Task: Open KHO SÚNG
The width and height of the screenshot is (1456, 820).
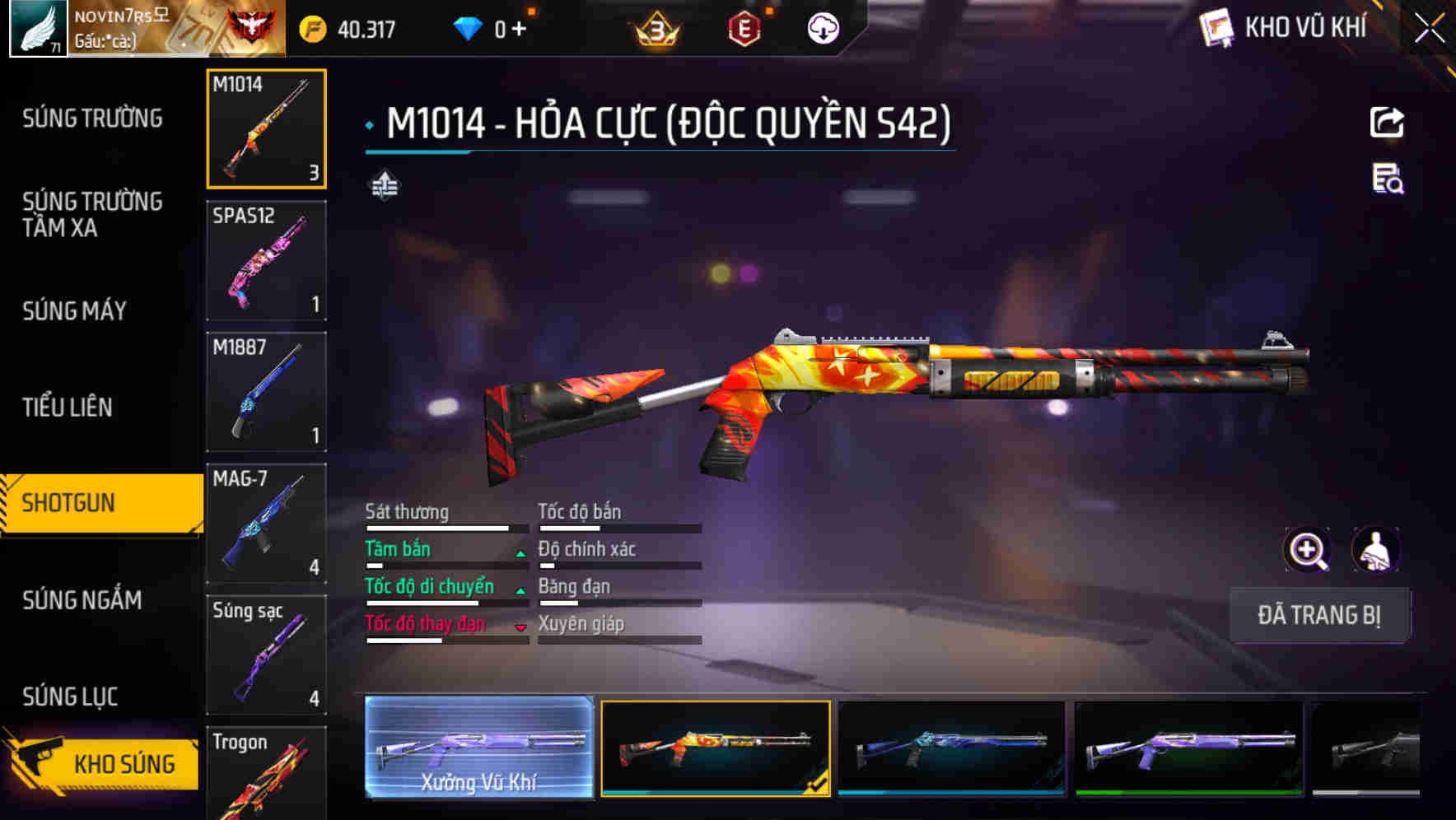Action: [x=125, y=762]
